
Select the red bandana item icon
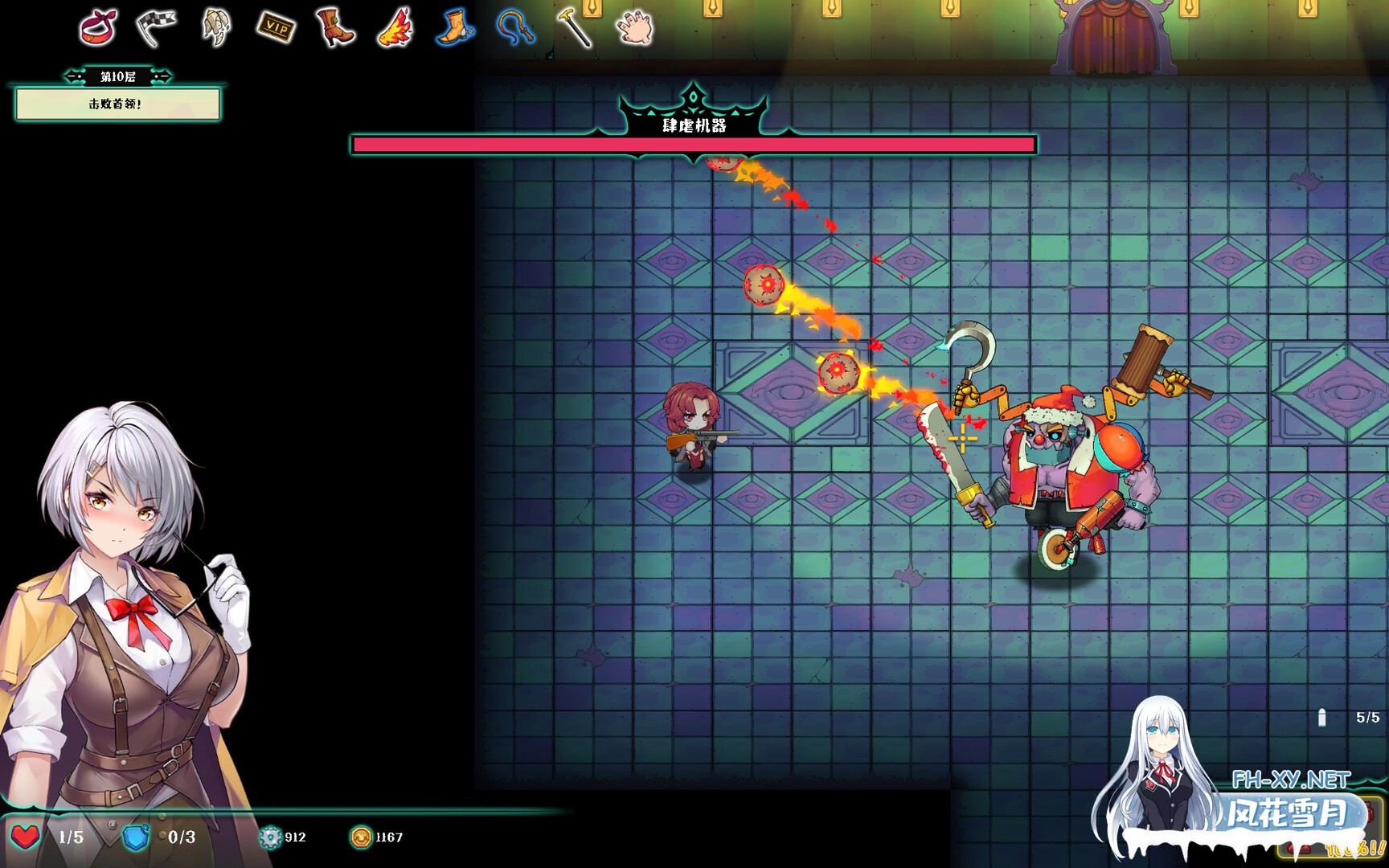98,27
